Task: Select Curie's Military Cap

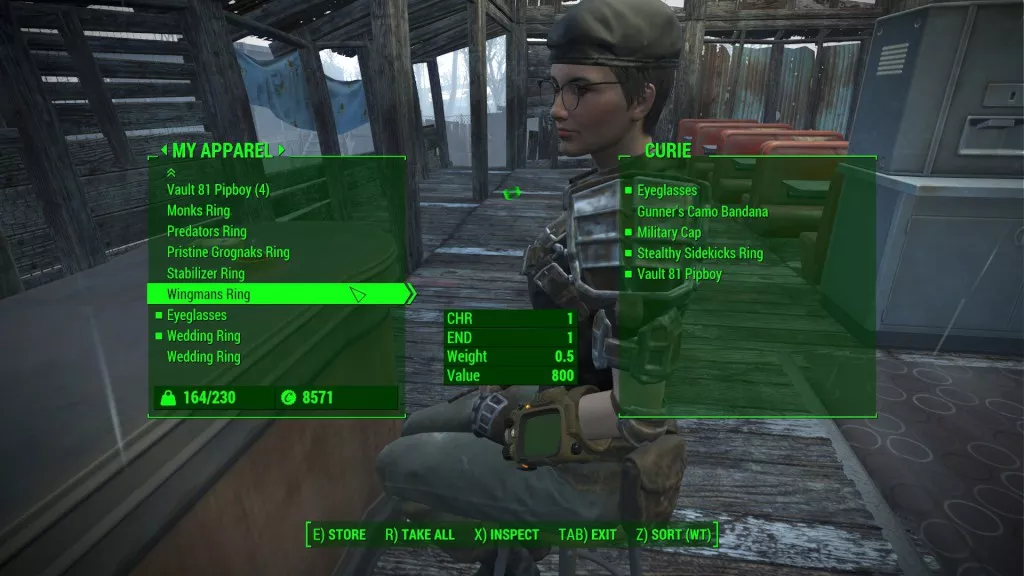Action: point(668,232)
